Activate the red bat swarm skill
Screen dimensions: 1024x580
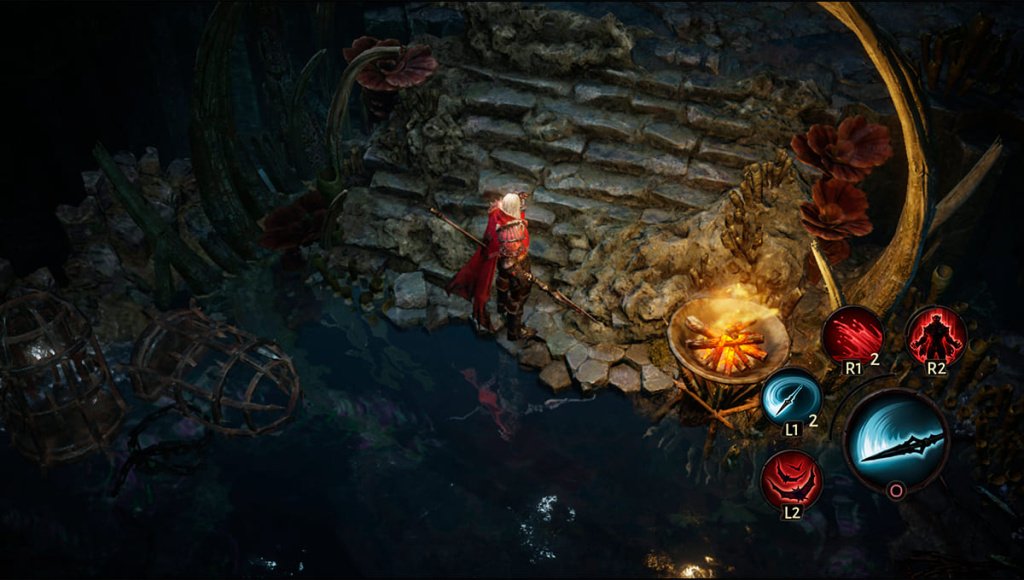point(791,480)
